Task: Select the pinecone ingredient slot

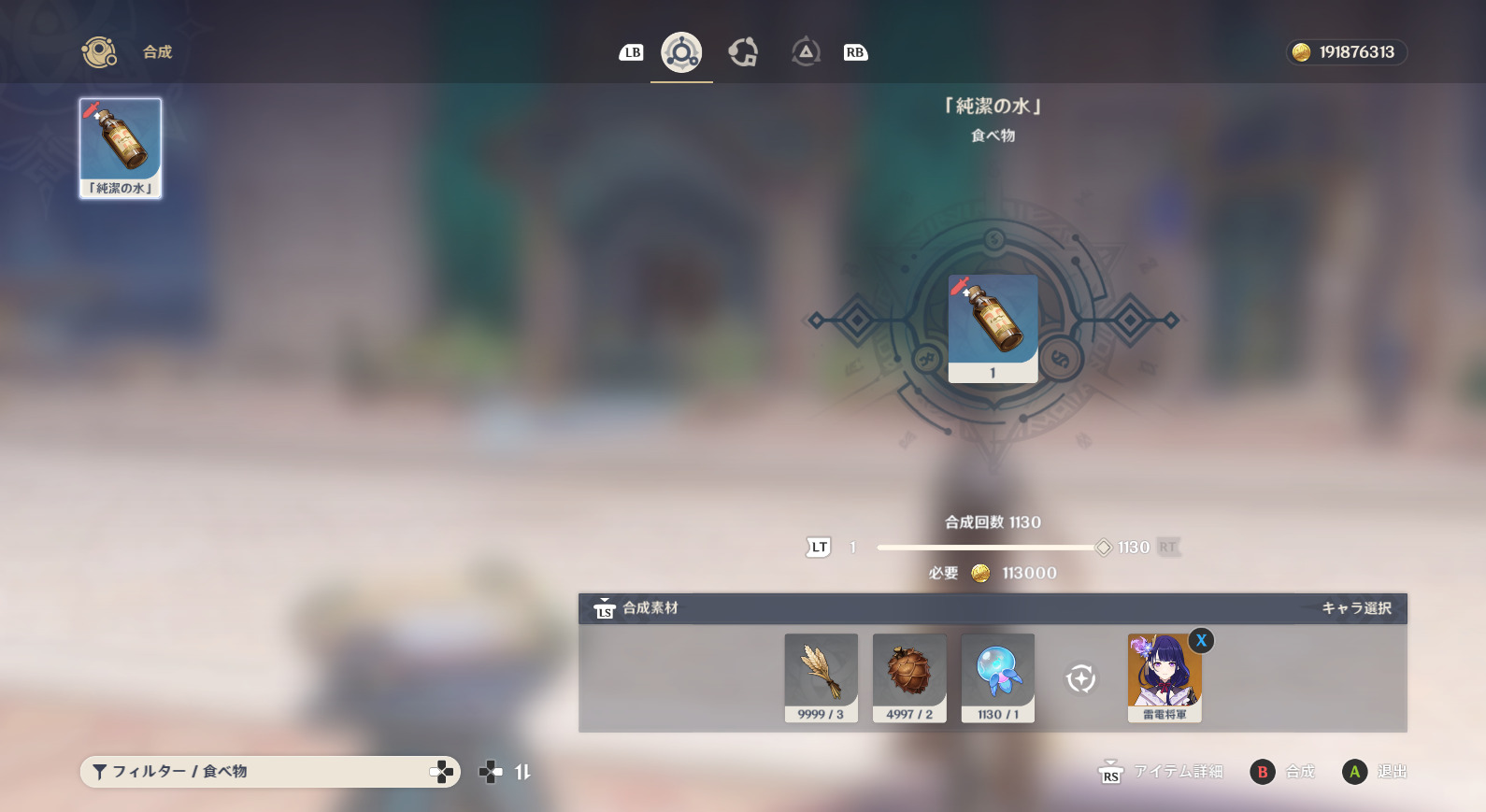Action: click(909, 677)
